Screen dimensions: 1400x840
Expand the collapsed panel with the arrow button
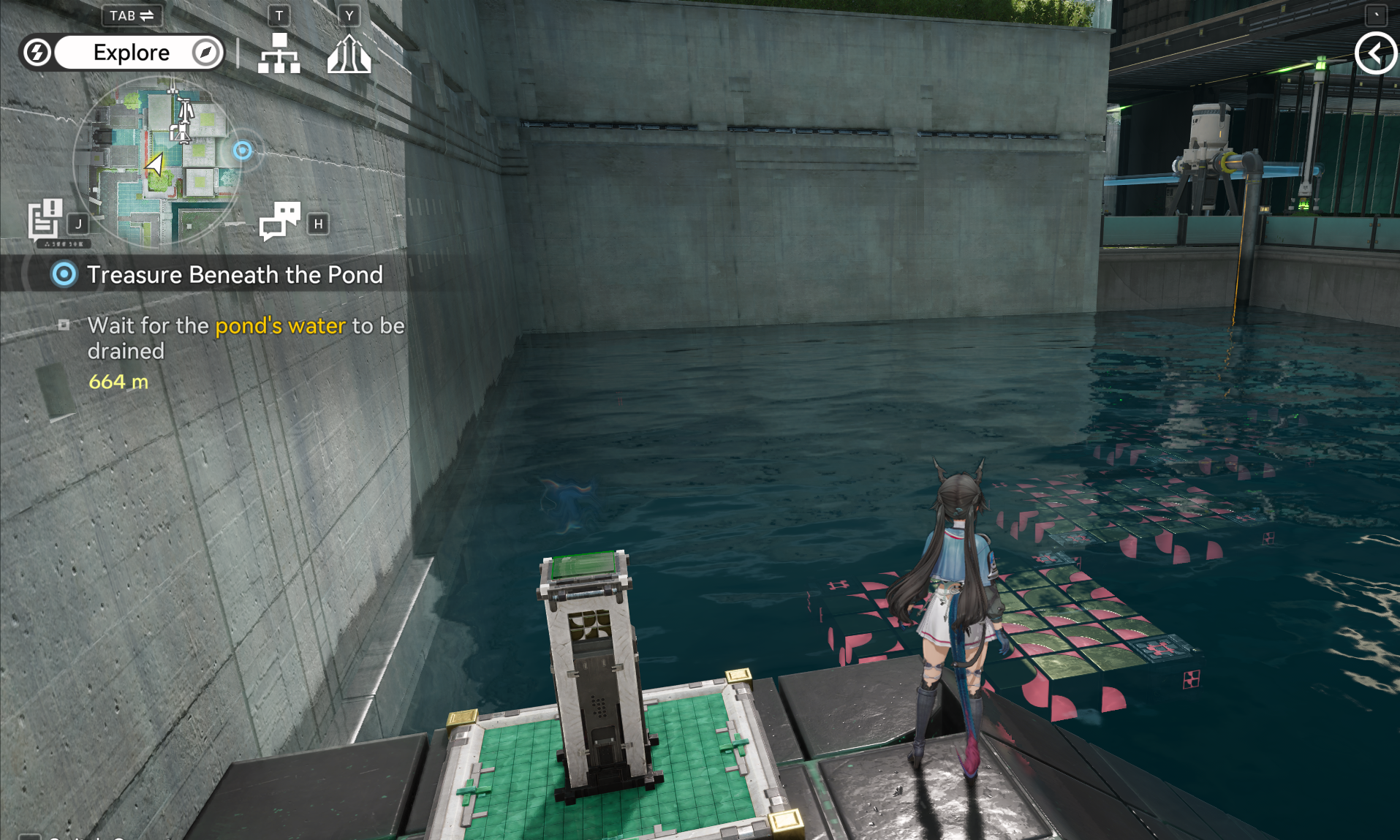(1375, 53)
